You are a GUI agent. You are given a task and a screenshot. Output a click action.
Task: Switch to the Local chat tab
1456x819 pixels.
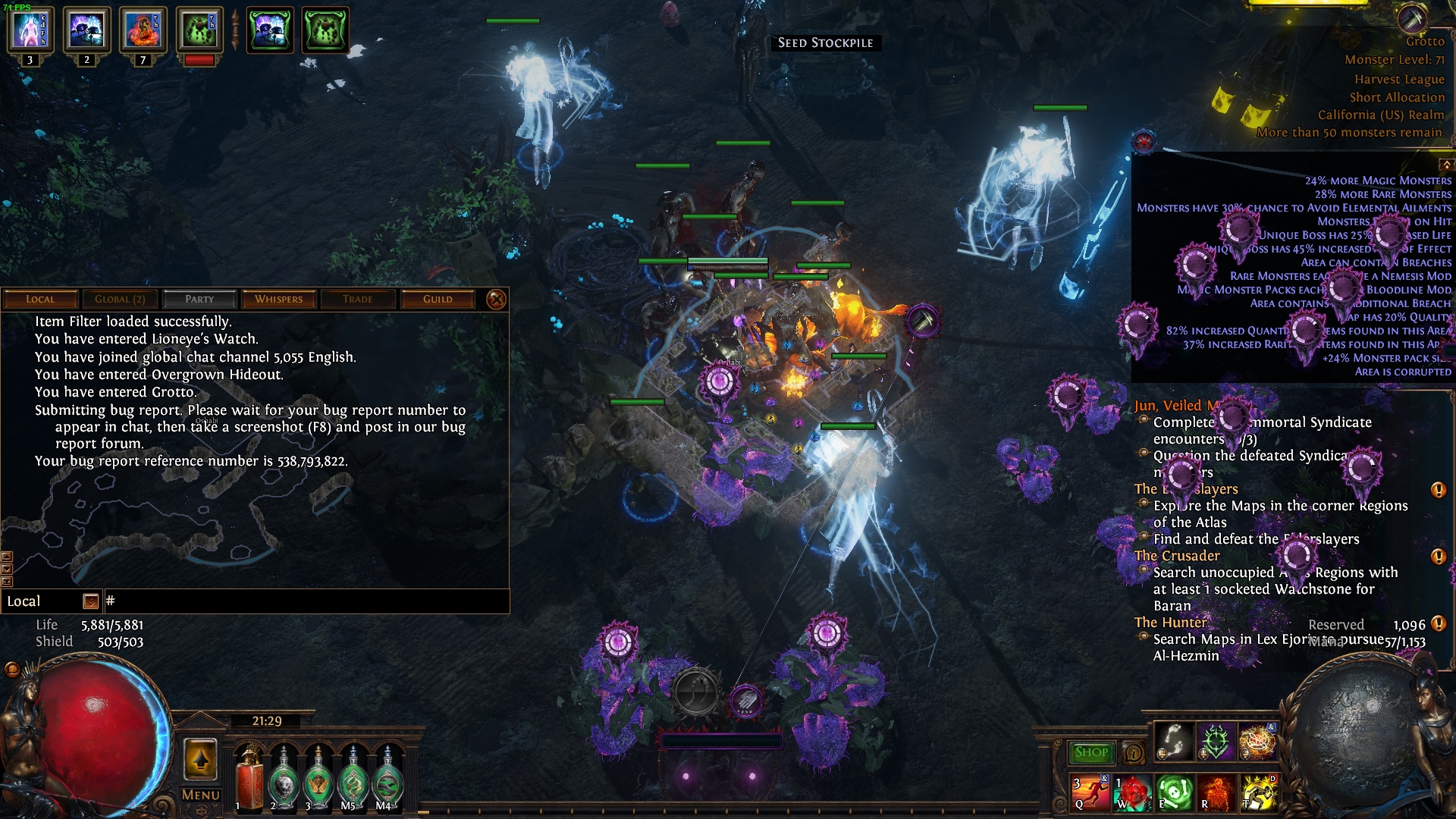click(x=40, y=299)
